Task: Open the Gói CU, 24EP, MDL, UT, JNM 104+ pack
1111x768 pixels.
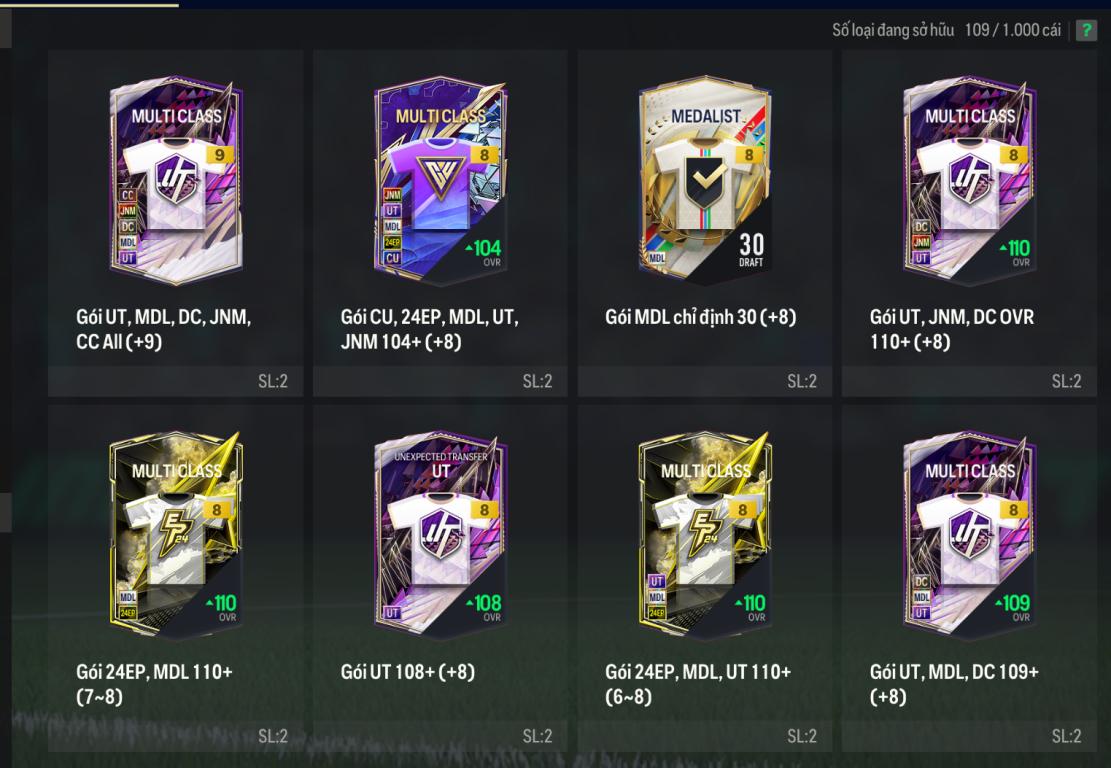Action: click(x=440, y=180)
